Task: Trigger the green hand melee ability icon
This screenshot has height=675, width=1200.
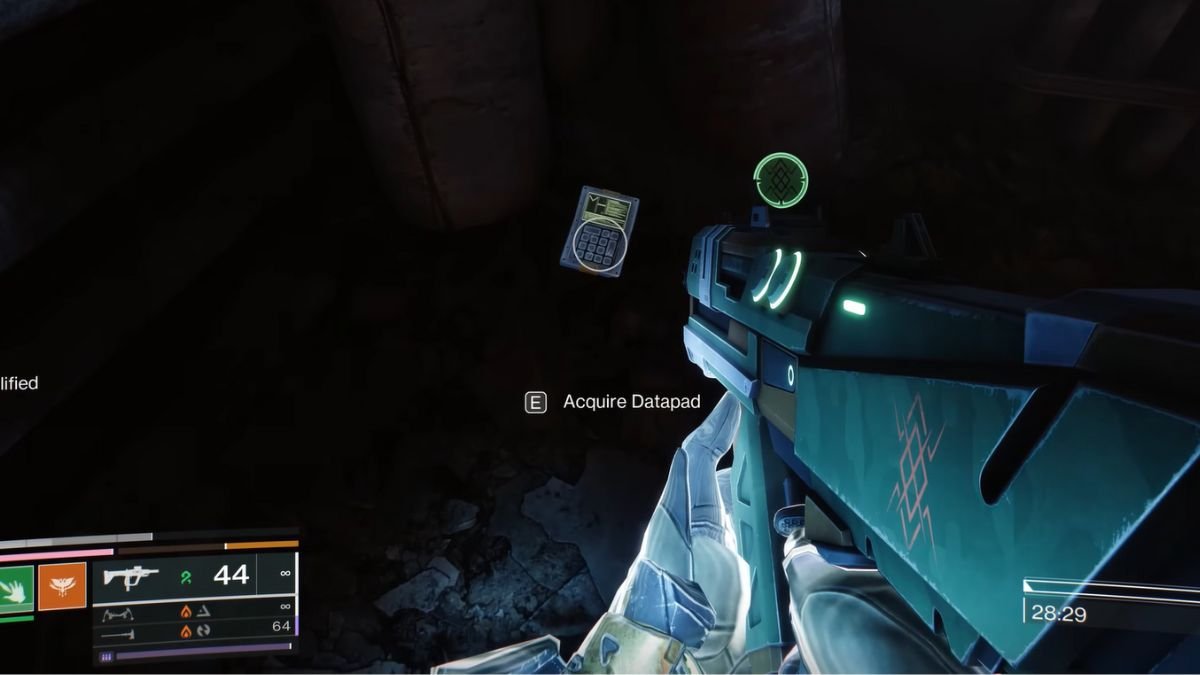Action: coord(16,587)
